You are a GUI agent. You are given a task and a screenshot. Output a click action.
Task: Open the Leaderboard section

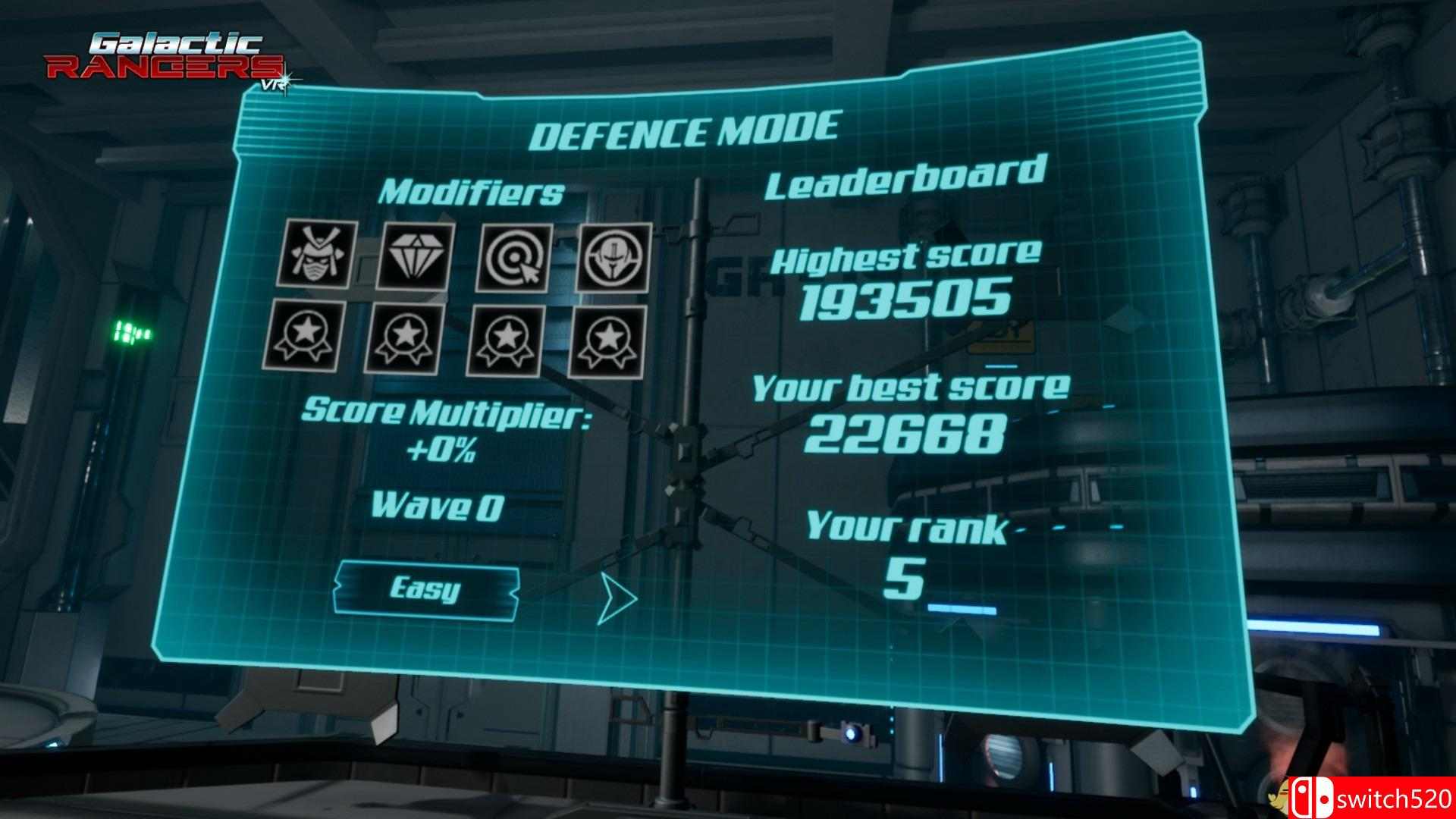pos(905,182)
